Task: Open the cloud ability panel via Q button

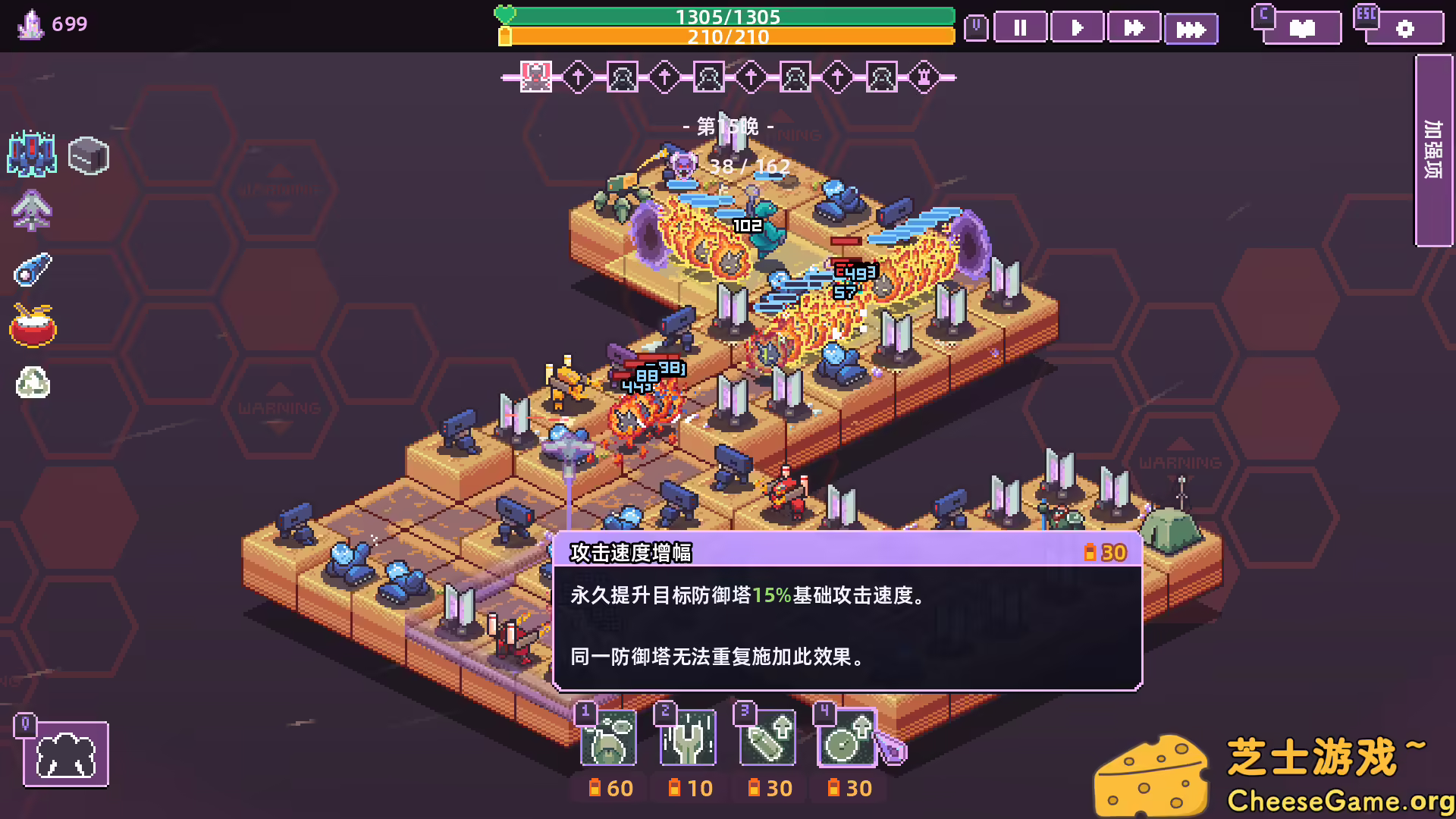Action: [x=67, y=753]
